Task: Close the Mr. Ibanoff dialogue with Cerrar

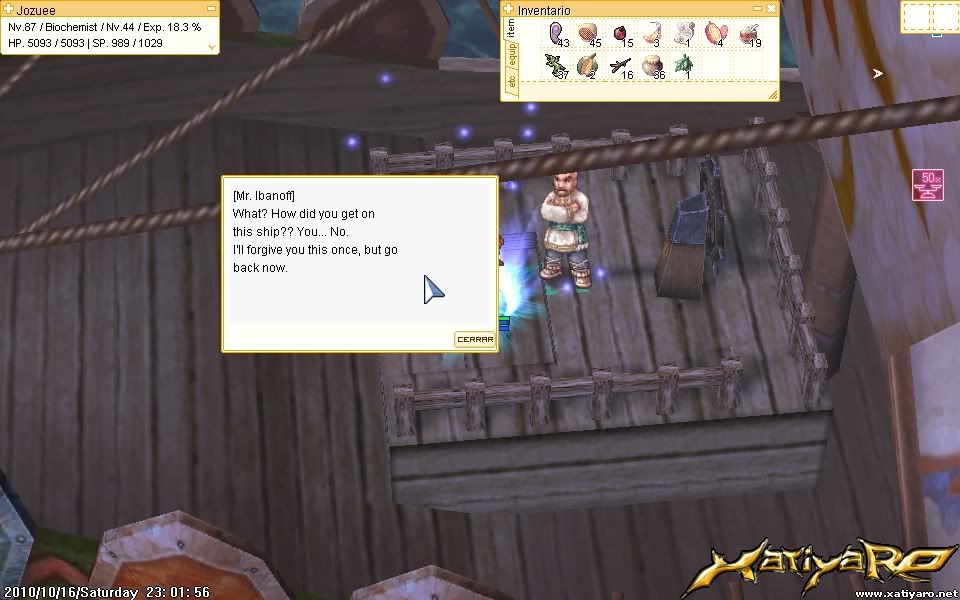Action: pos(475,339)
